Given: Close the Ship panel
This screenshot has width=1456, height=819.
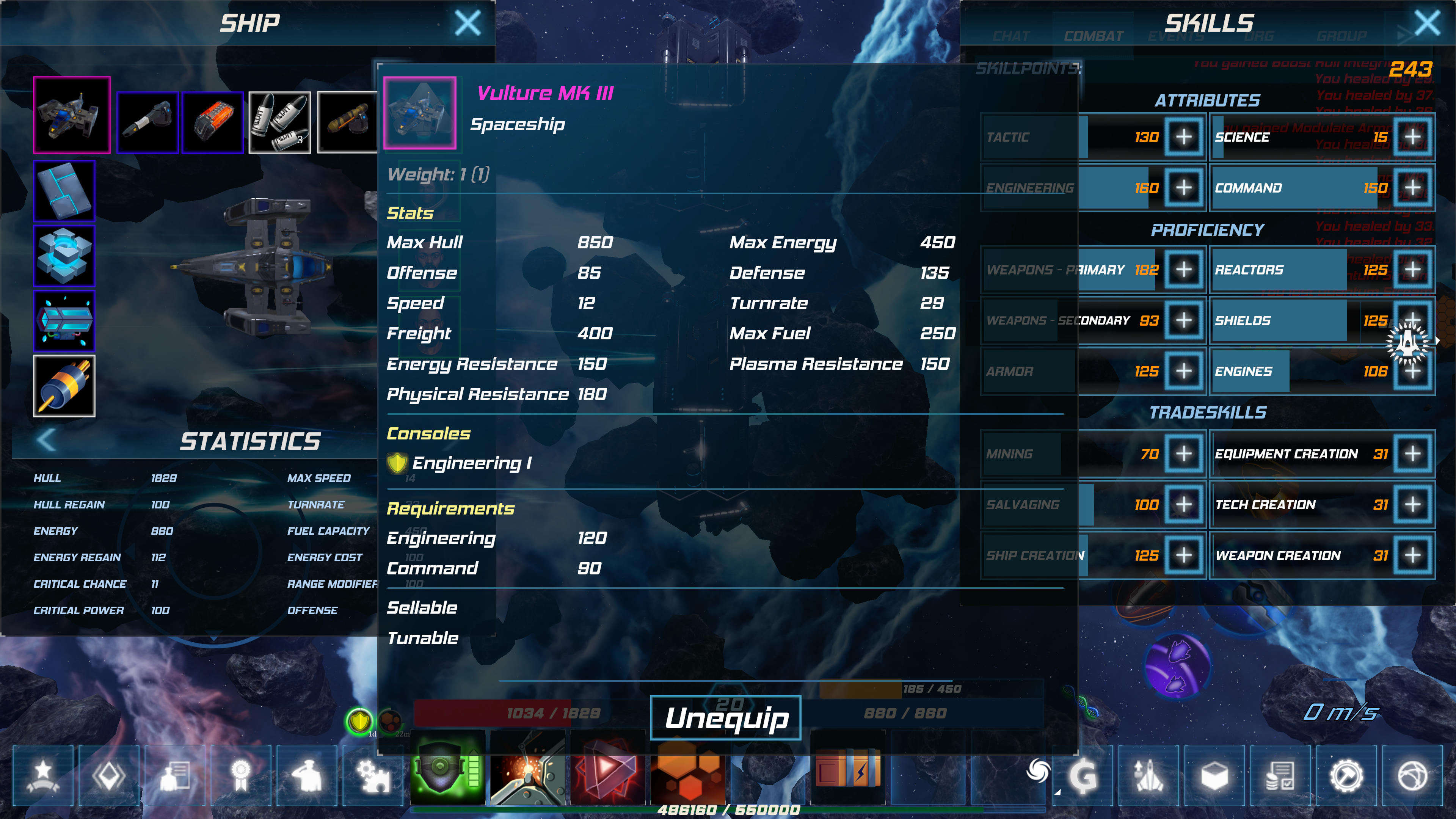Looking at the screenshot, I should (468, 23).
